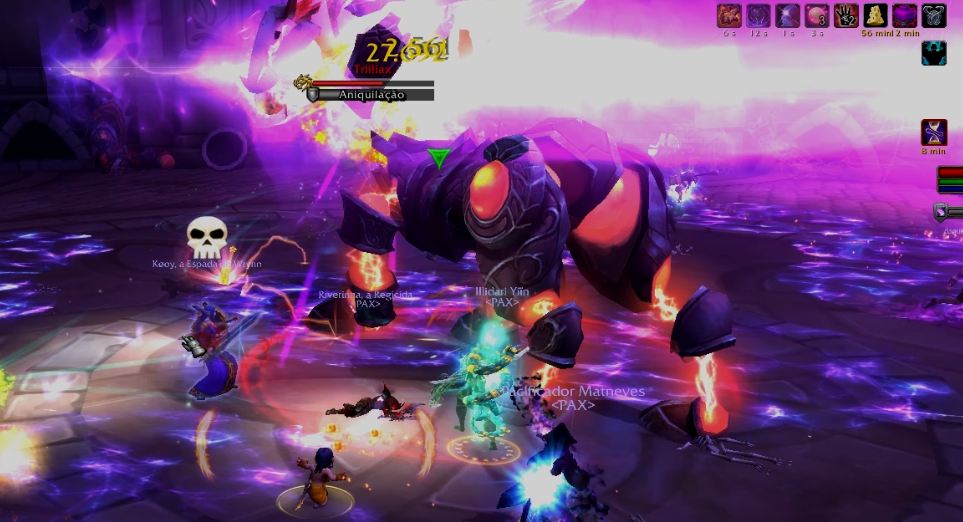963x522 pixels.
Task: Click the black hand buff with 2 stacks
Action: pos(846,15)
